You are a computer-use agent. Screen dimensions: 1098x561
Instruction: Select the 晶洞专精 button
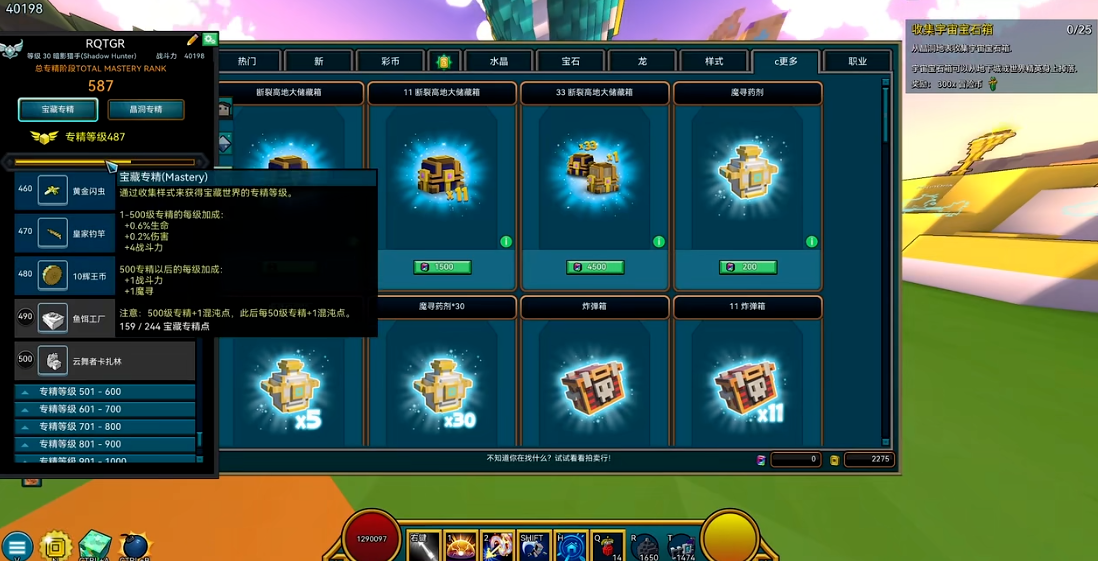pyautogui.click(x=146, y=109)
